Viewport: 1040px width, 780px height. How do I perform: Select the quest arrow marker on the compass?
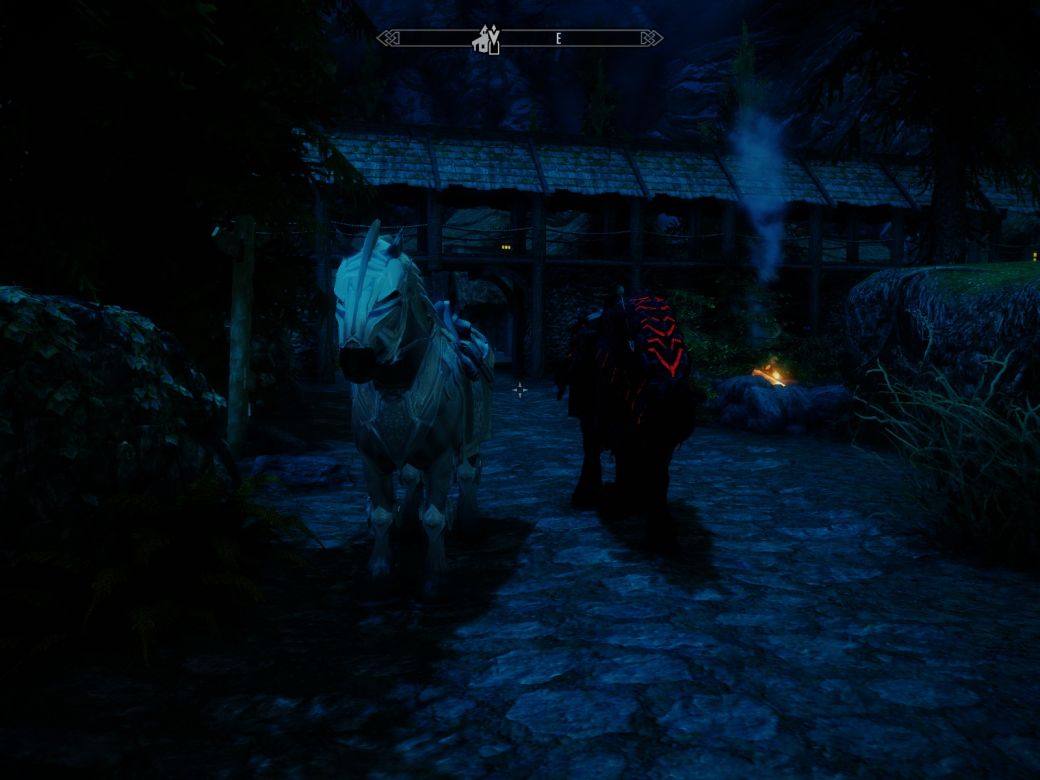click(492, 34)
